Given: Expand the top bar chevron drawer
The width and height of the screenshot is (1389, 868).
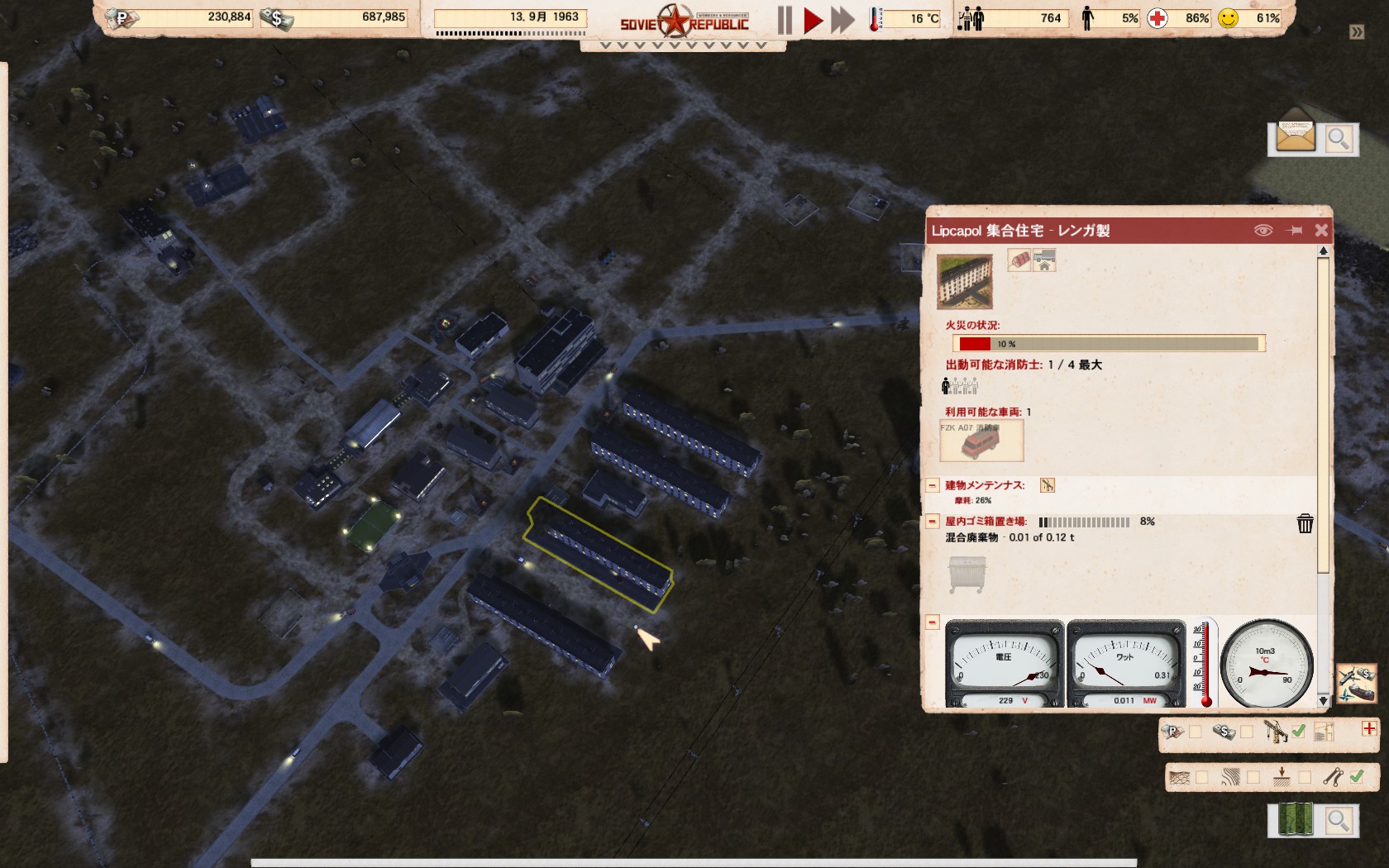Looking at the screenshot, I should click(x=683, y=45).
